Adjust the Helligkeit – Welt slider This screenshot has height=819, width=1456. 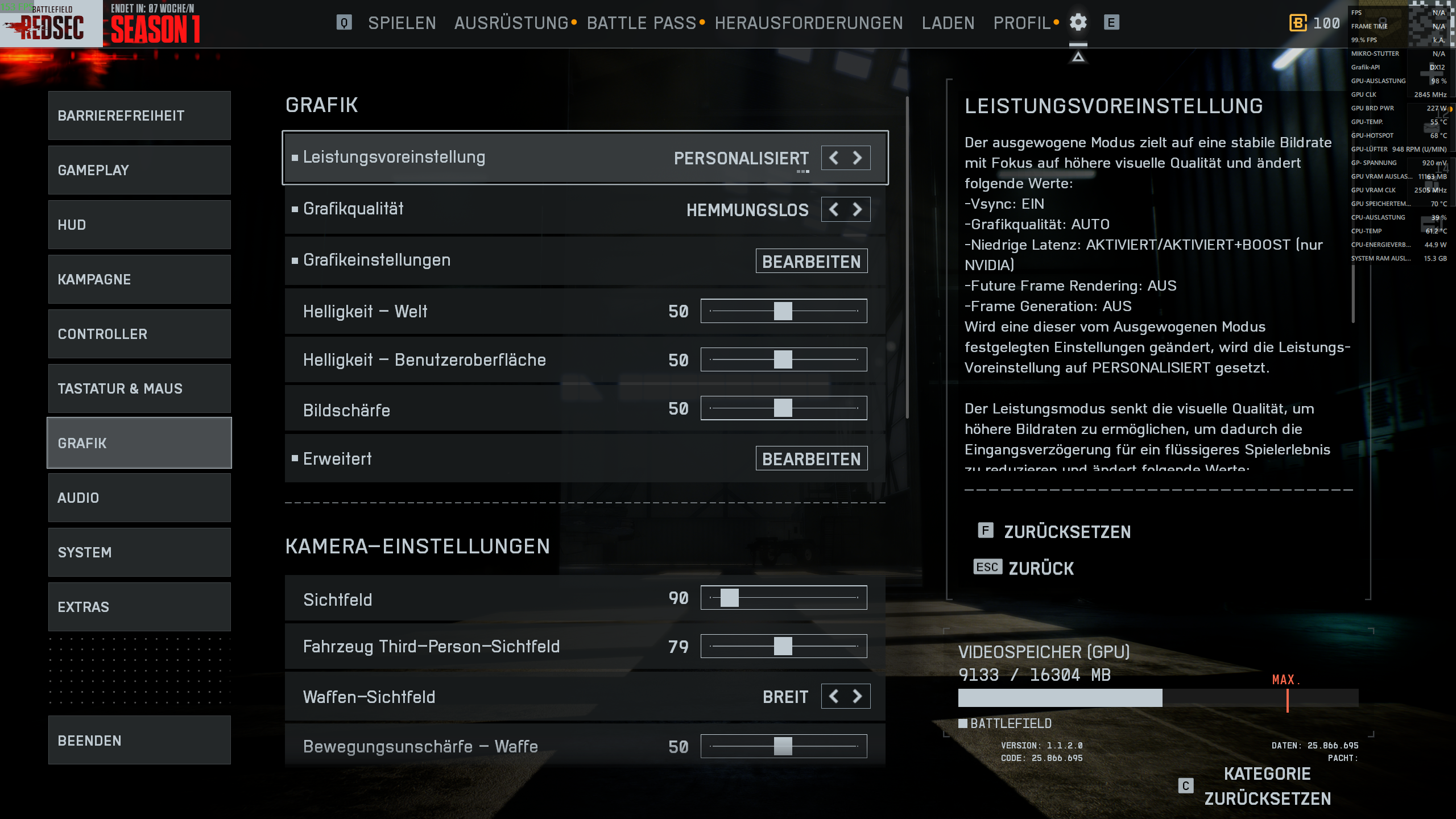[784, 311]
